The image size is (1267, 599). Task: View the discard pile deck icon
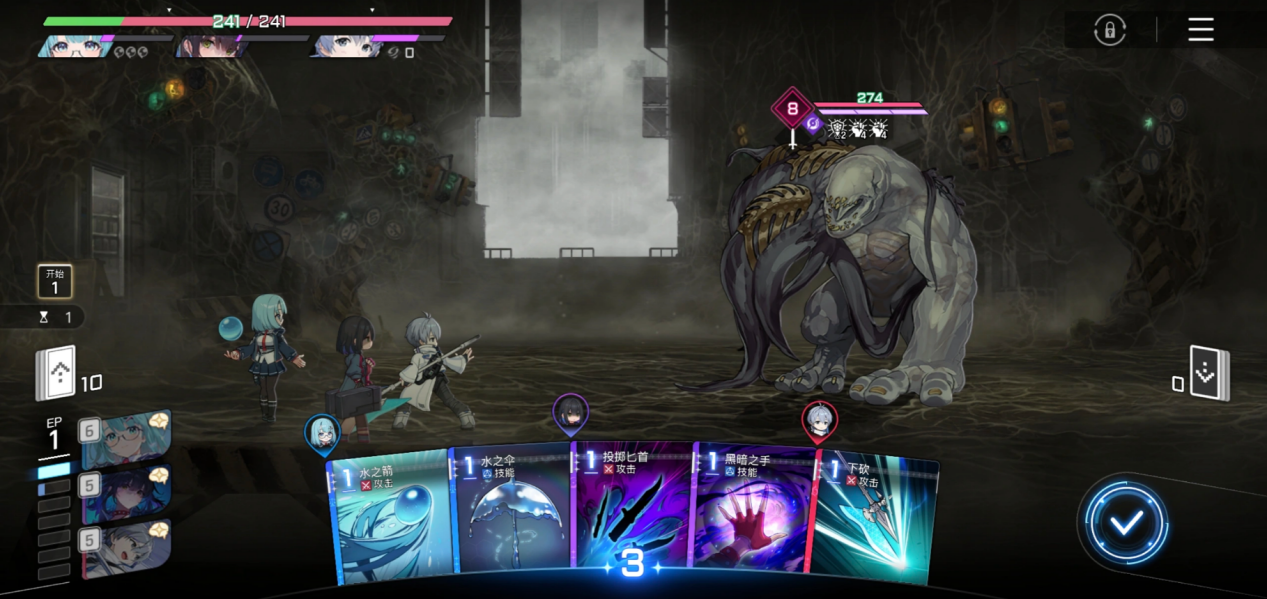point(1209,373)
